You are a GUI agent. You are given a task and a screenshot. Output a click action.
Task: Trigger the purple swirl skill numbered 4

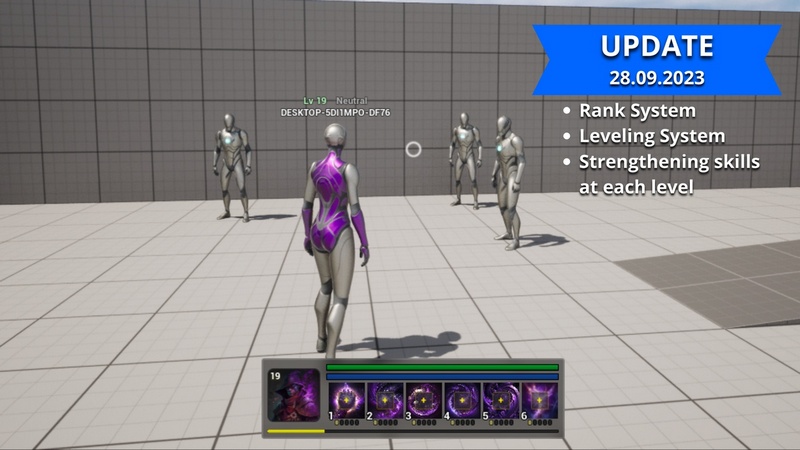(x=462, y=399)
